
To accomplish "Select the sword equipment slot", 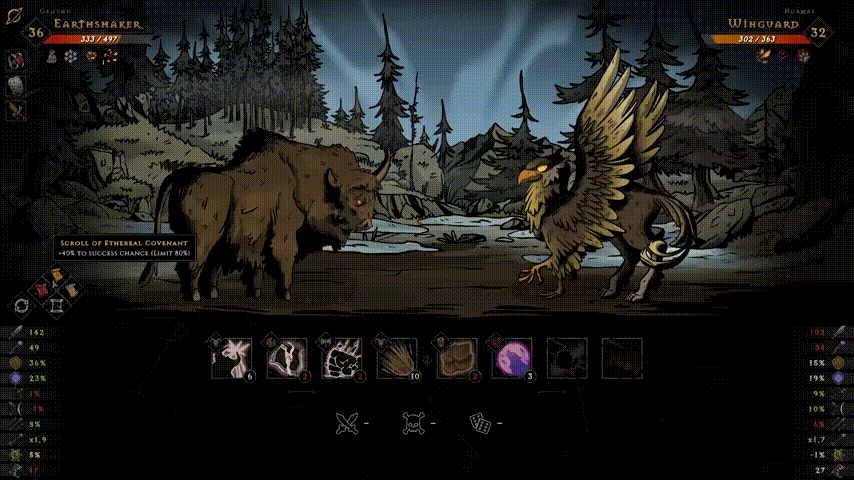I will point(17,110).
